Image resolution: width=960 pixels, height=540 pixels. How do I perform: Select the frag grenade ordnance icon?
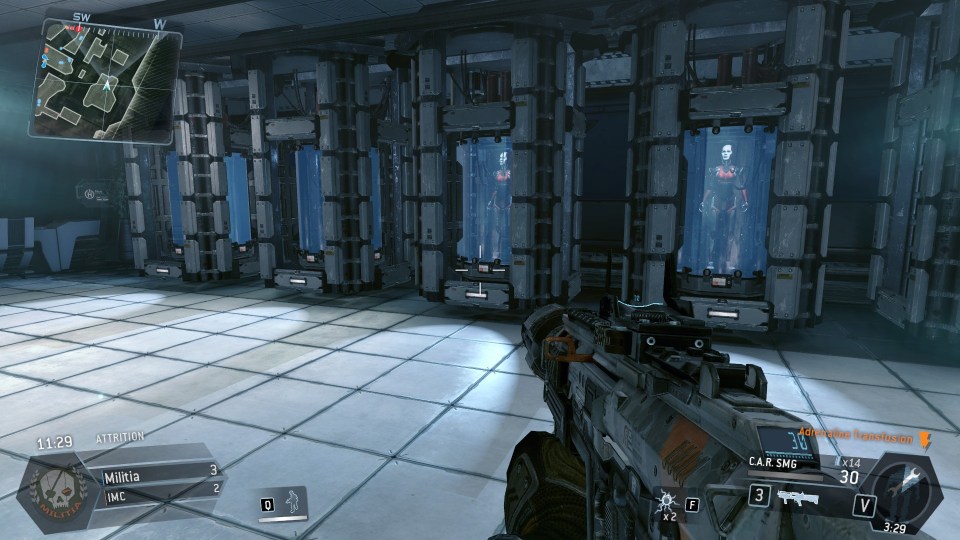666,498
